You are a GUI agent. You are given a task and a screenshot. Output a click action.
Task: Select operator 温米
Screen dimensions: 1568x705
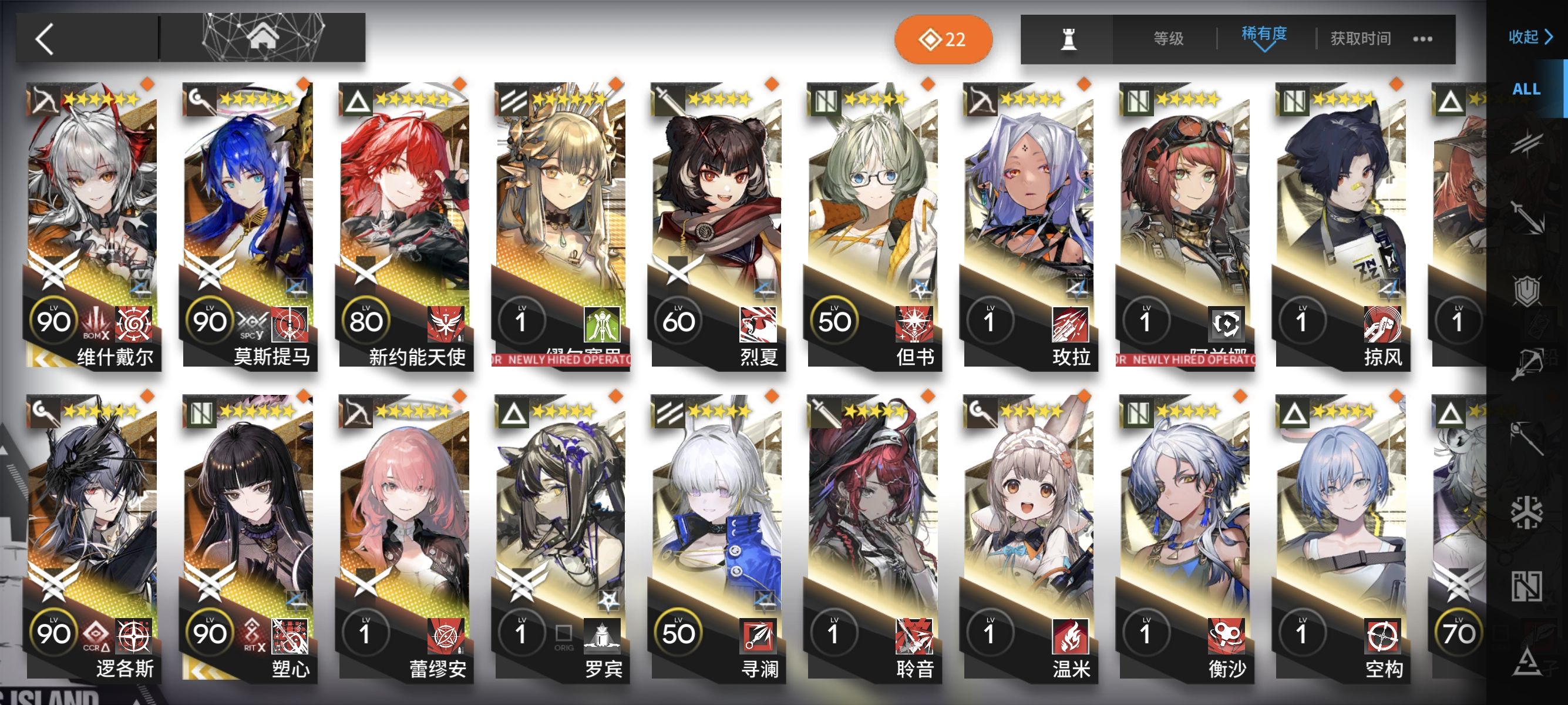(x=1029, y=537)
